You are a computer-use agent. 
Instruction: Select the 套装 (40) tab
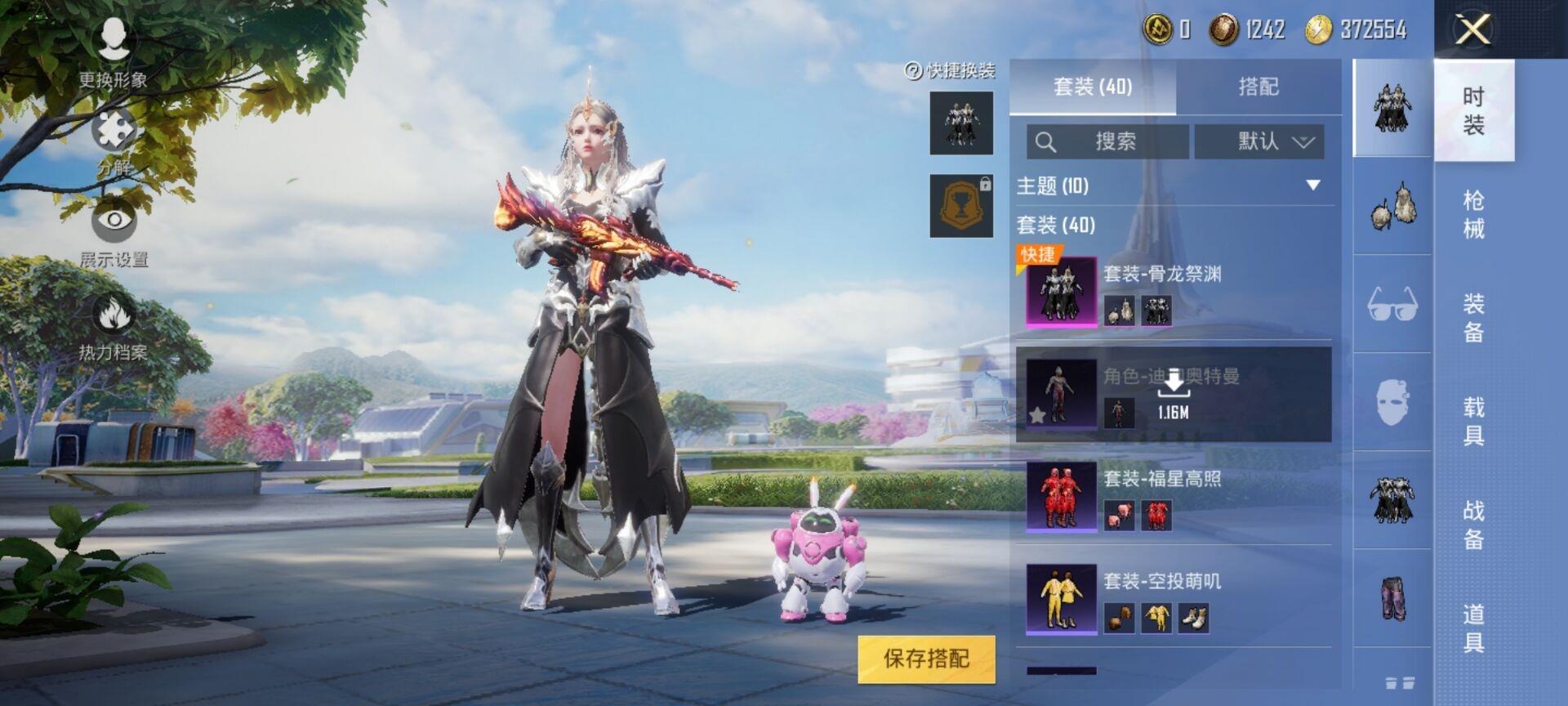click(1093, 87)
